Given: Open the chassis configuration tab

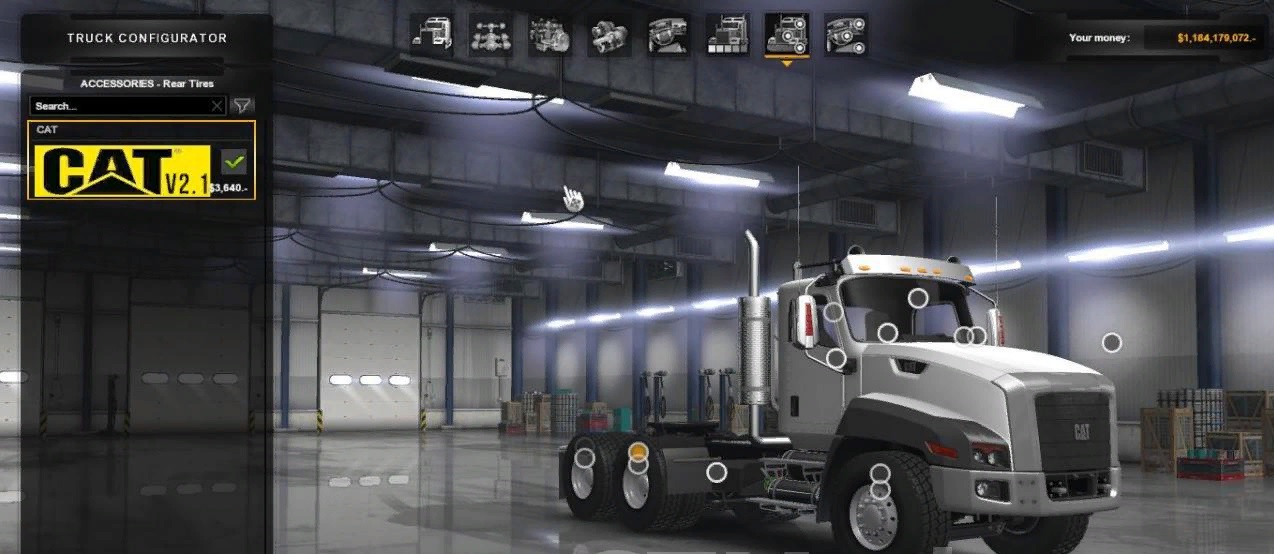Looking at the screenshot, I should (x=490, y=35).
